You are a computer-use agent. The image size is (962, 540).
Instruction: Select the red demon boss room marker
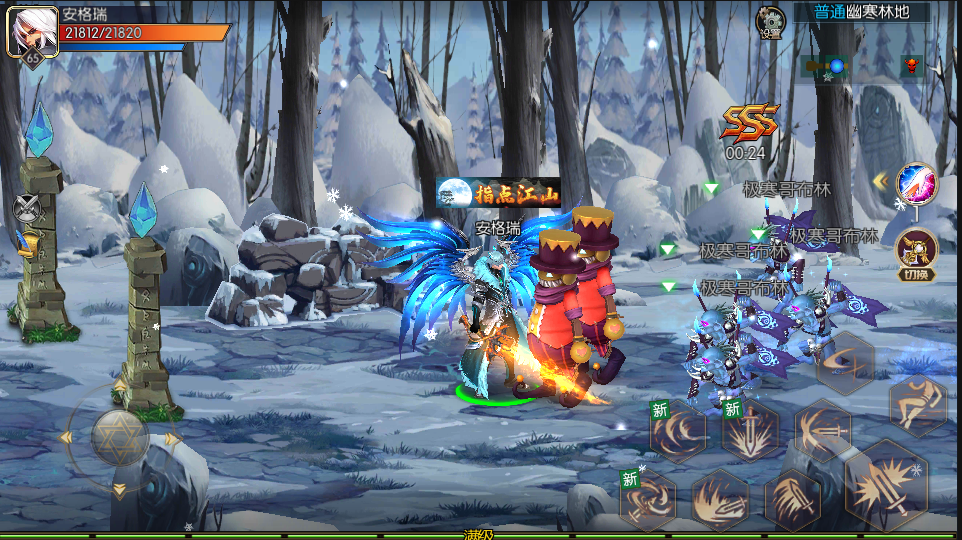coord(910,66)
